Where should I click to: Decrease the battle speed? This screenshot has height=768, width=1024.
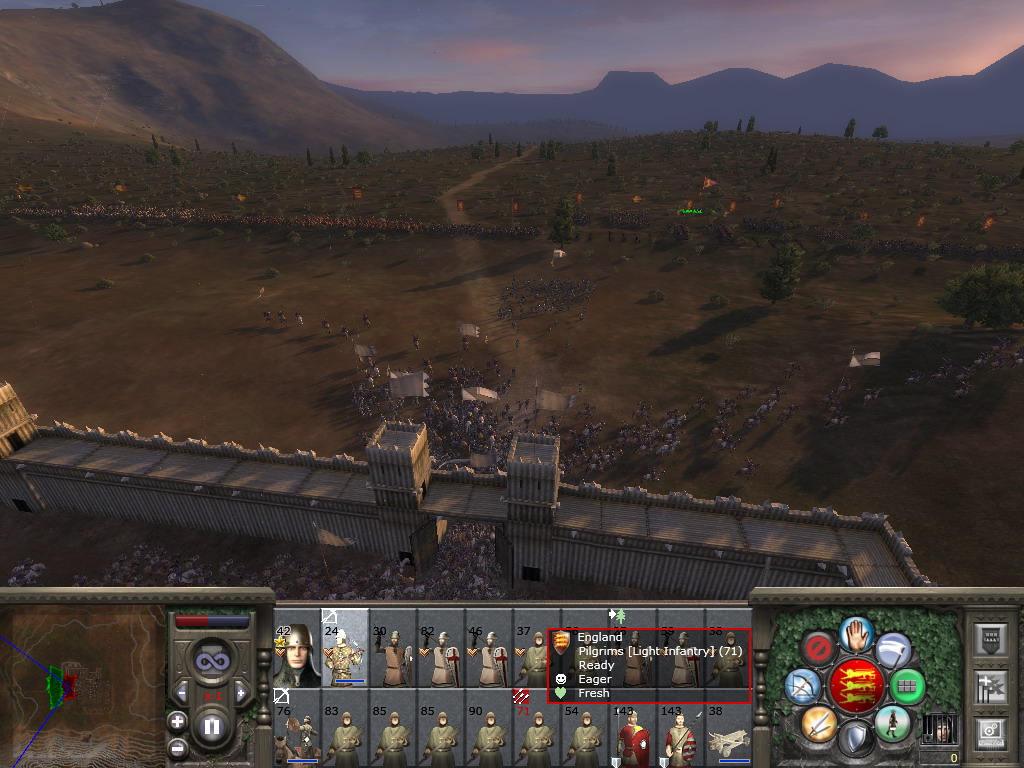click(182, 692)
